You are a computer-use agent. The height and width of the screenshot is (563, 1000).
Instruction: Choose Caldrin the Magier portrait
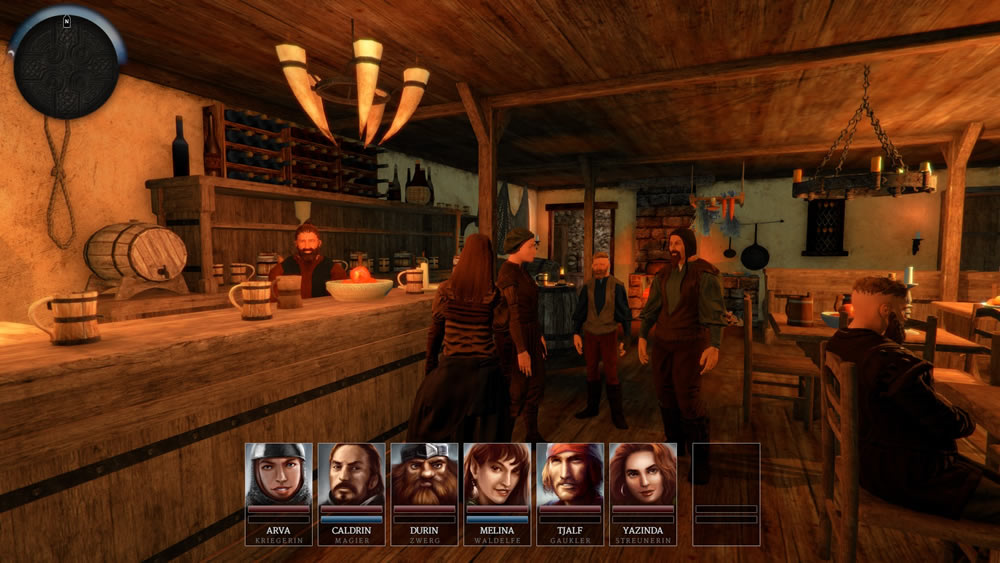coord(351,475)
